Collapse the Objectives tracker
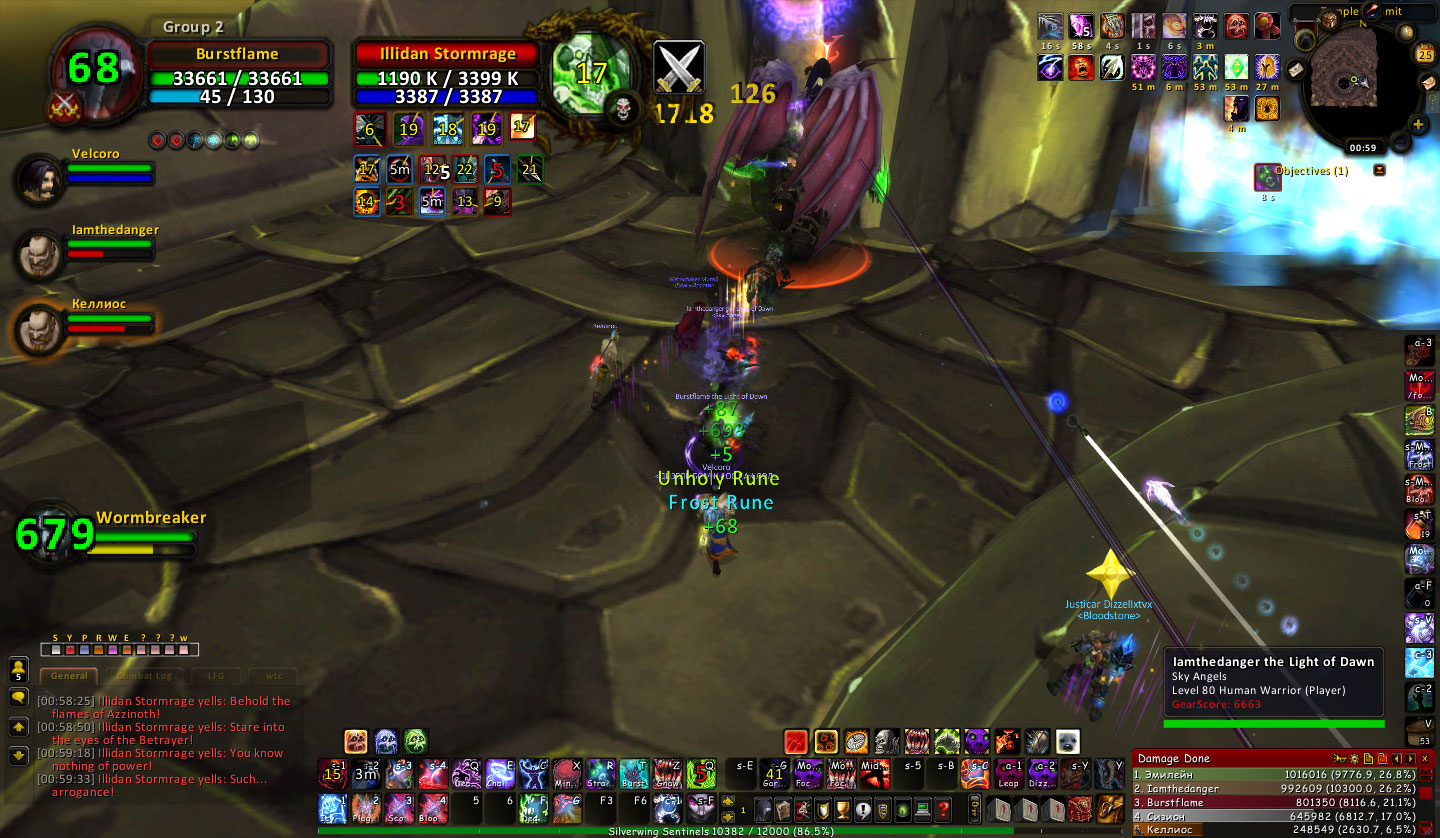This screenshot has height=838, width=1440. 1380,170
